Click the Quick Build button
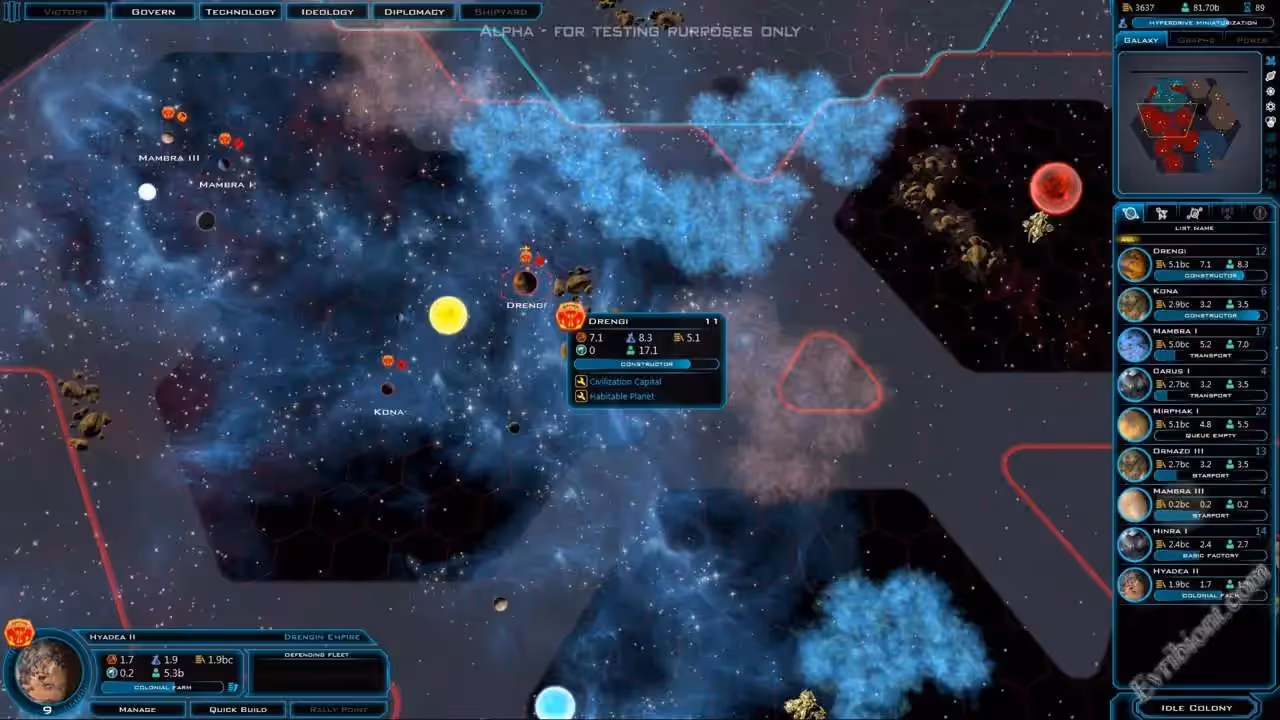Image resolution: width=1280 pixels, height=720 pixels. pyautogui.click(x=236, y=709)
